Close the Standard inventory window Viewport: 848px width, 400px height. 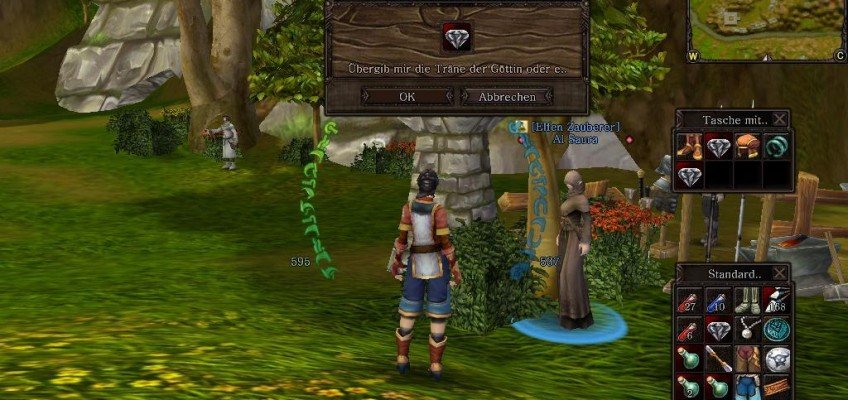point(780,273)
